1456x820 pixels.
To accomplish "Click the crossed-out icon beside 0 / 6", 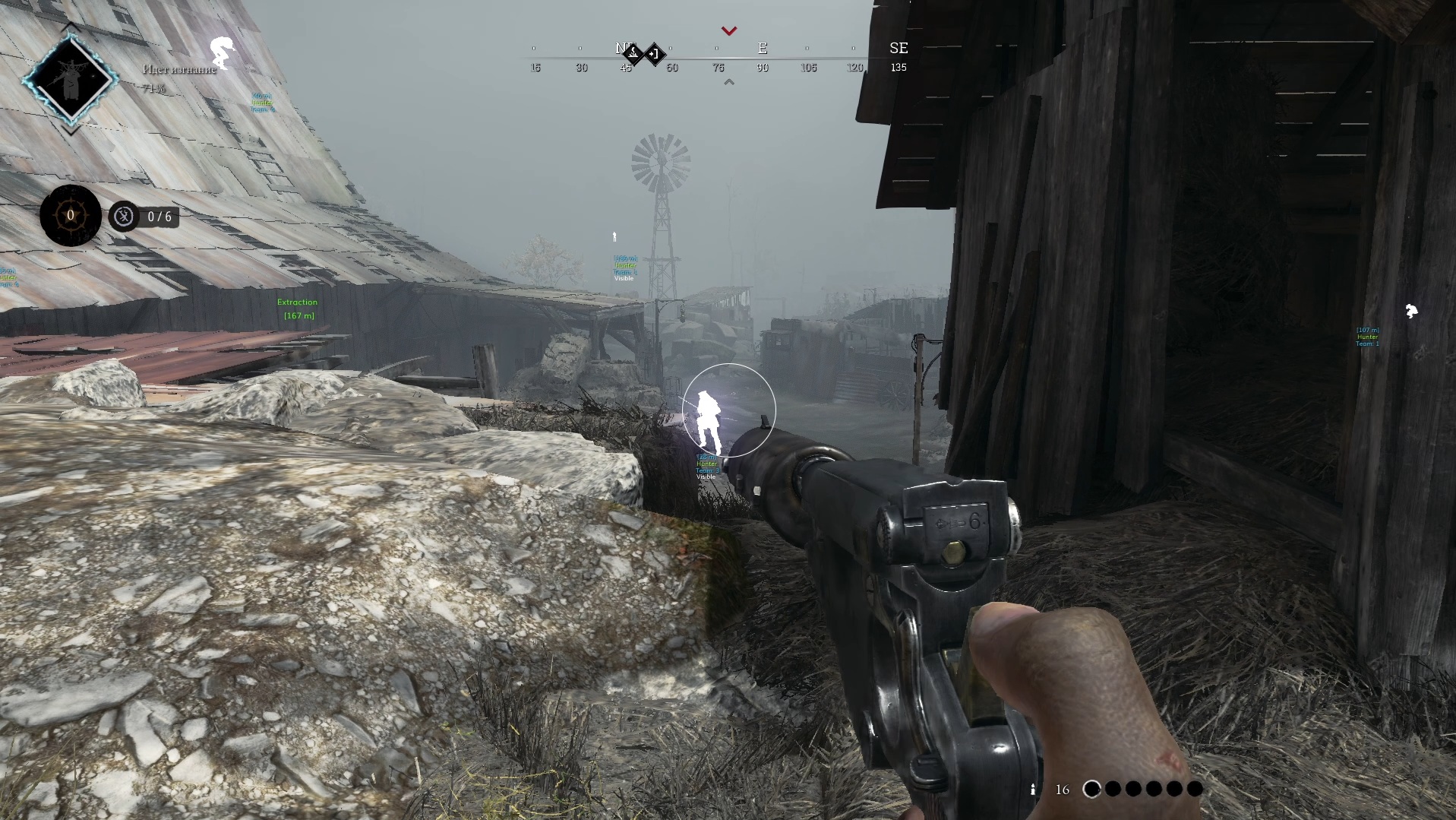I will pos(124,217).
